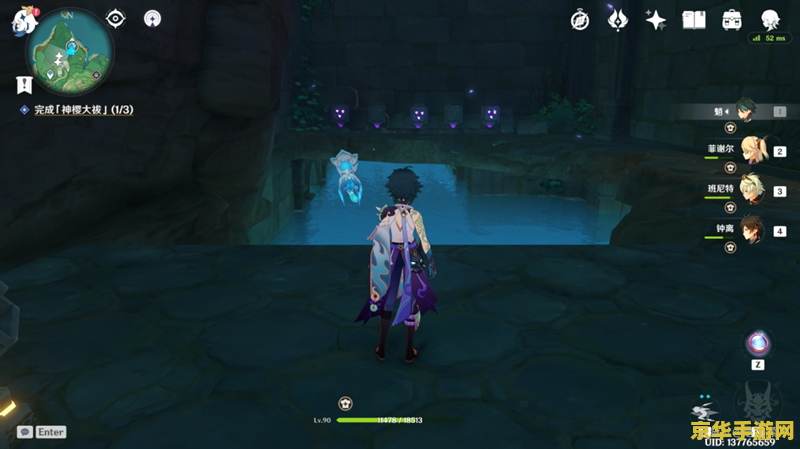This screenshot has height=449, width=800.
Task: Open the character screen head icon
Action: tap(771, 20)
